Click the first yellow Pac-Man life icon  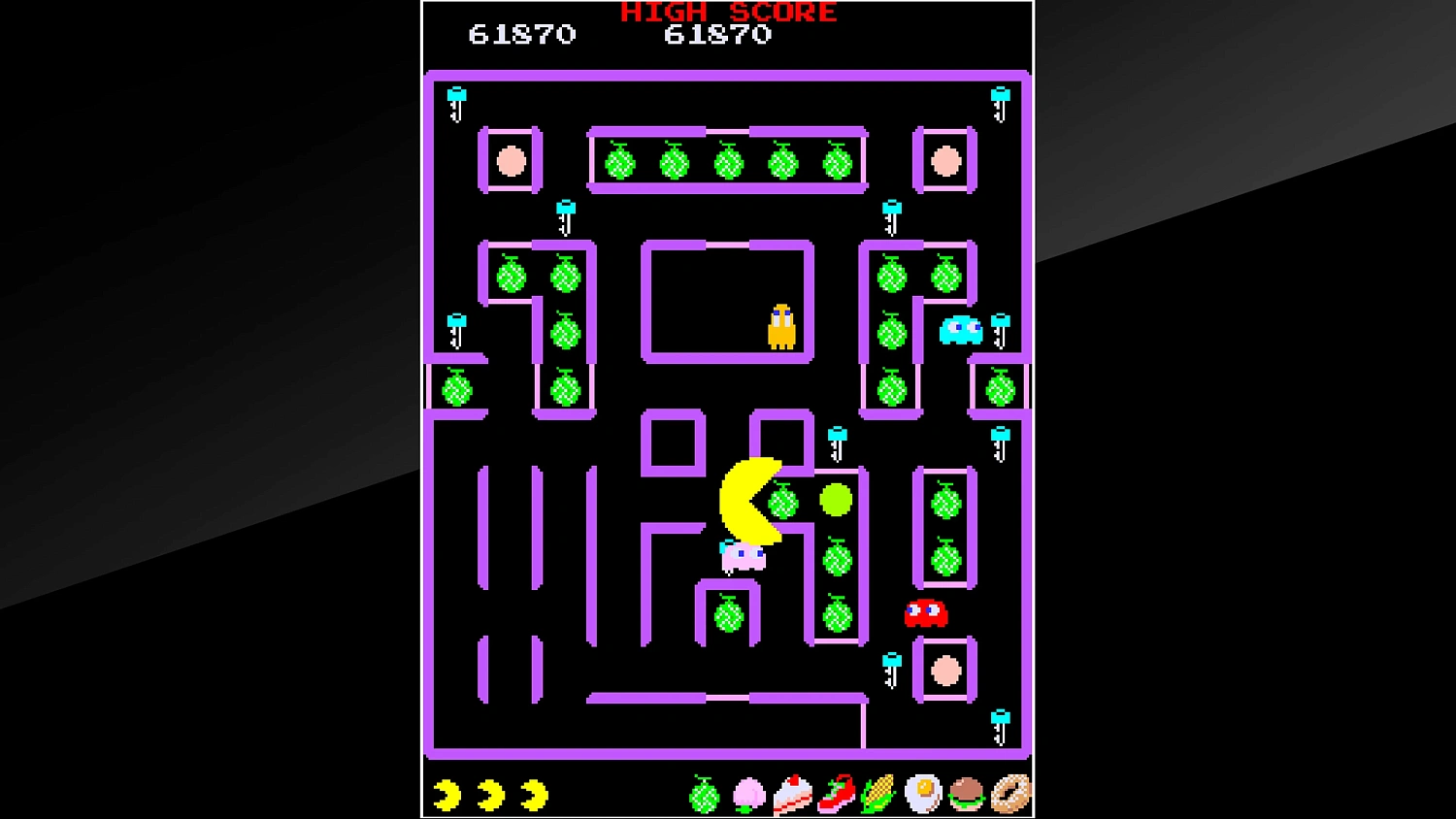click(x=447, y=794)
